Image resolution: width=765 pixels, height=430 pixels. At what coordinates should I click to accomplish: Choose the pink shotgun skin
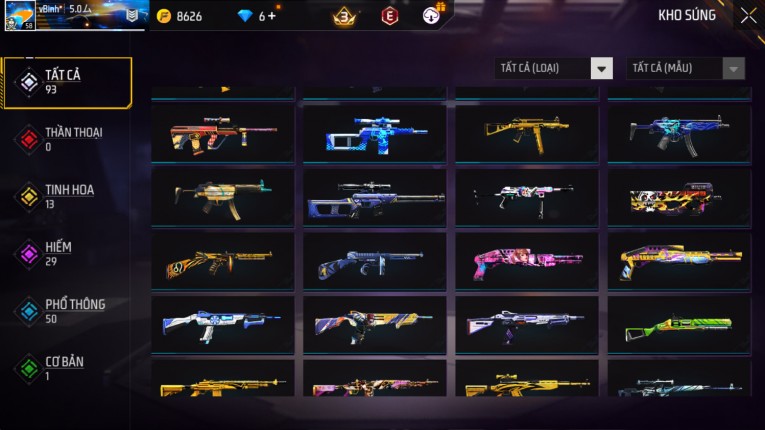tap(527, 261)
